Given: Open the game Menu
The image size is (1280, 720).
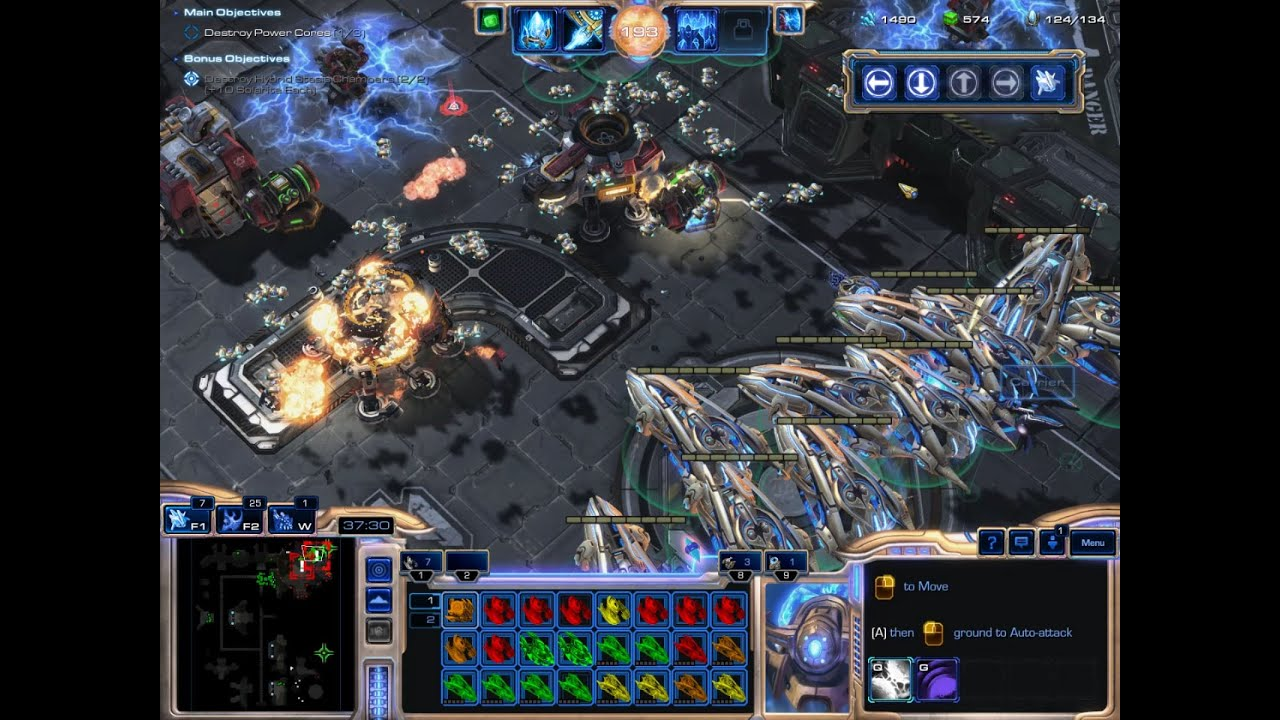Looking at the screenshot, I should [x=1092, y=543].
